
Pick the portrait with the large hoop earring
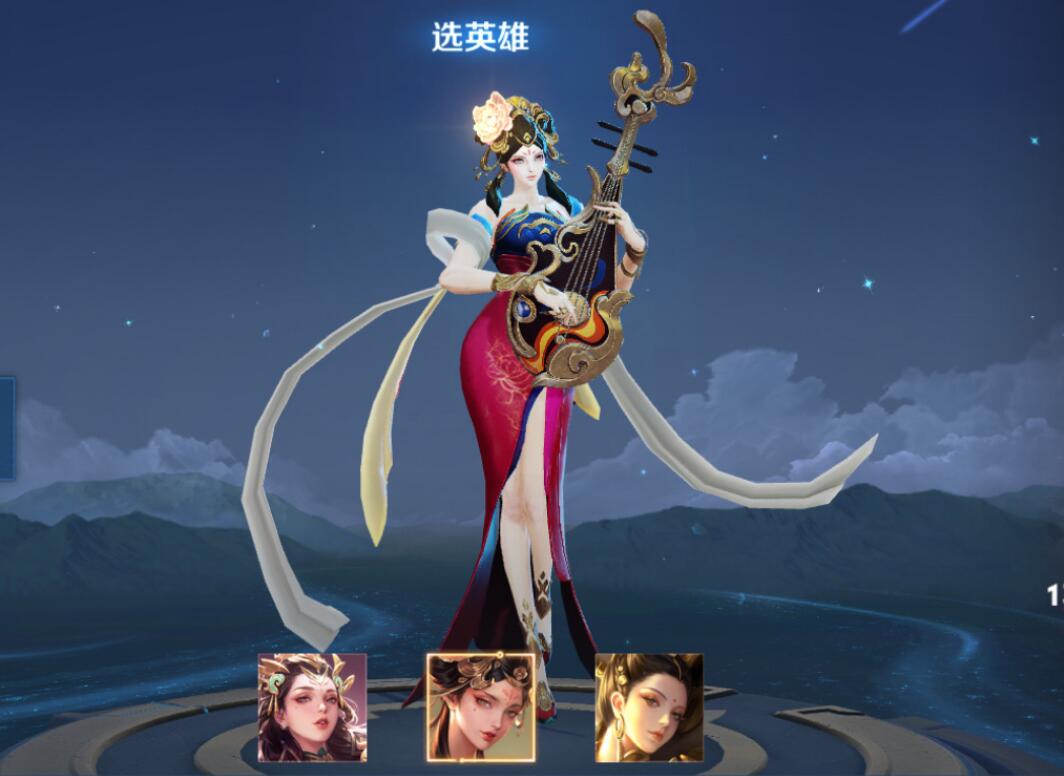point(649,707)
